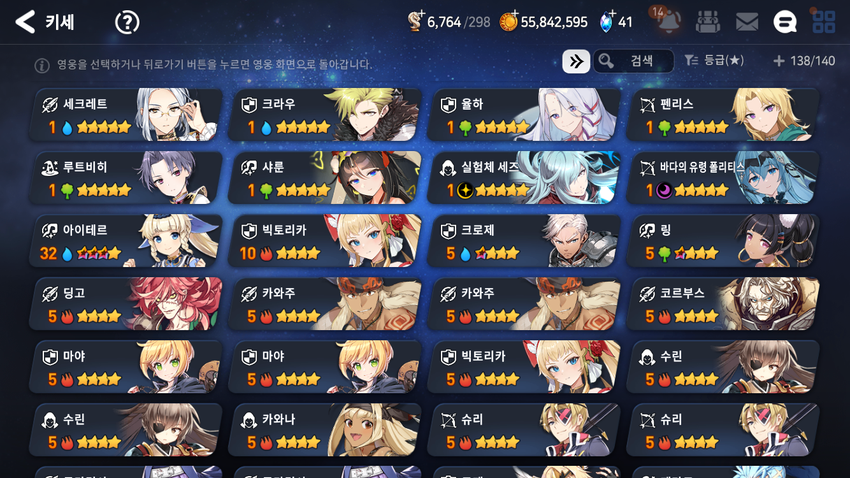Viewport: 850px width, 478px height.
Task: Open the question mark help icon
Action: pos(127,22)
